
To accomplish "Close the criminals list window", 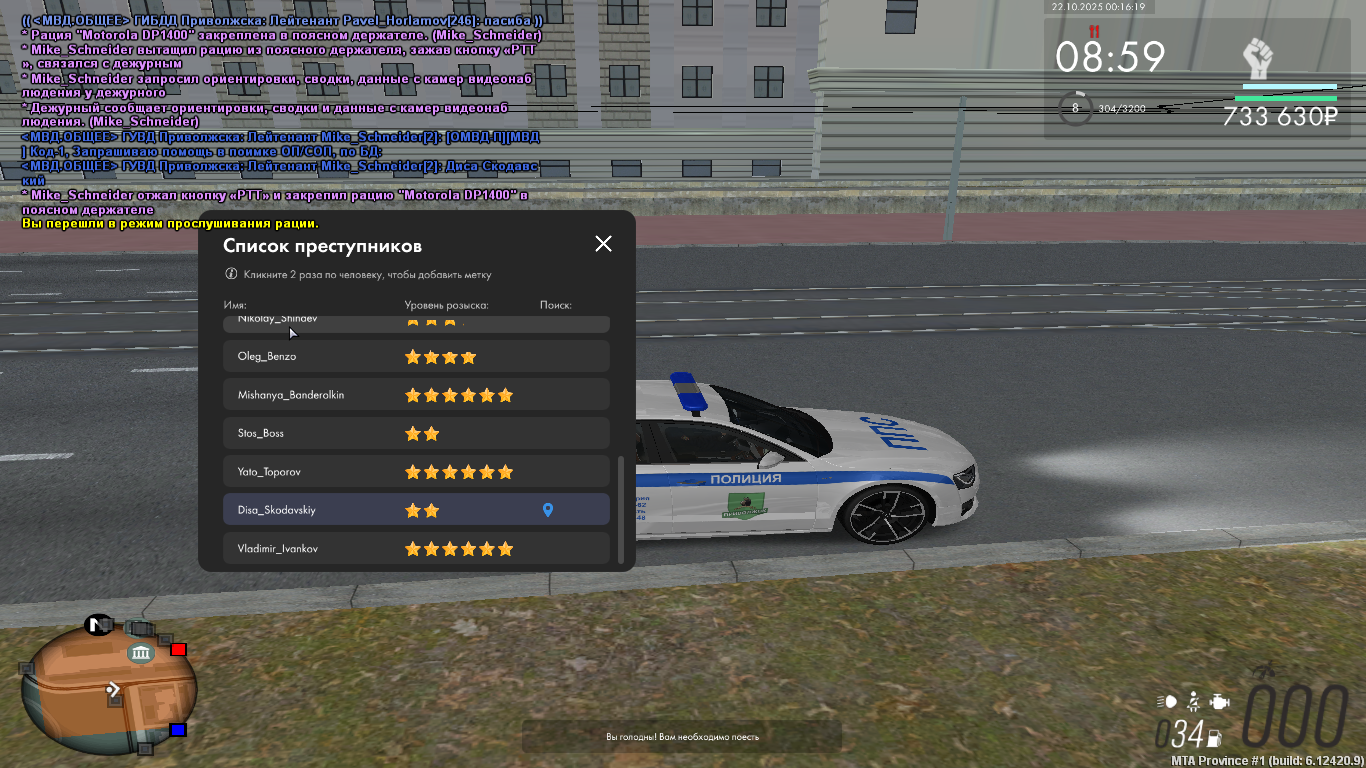I will (603, 244).
